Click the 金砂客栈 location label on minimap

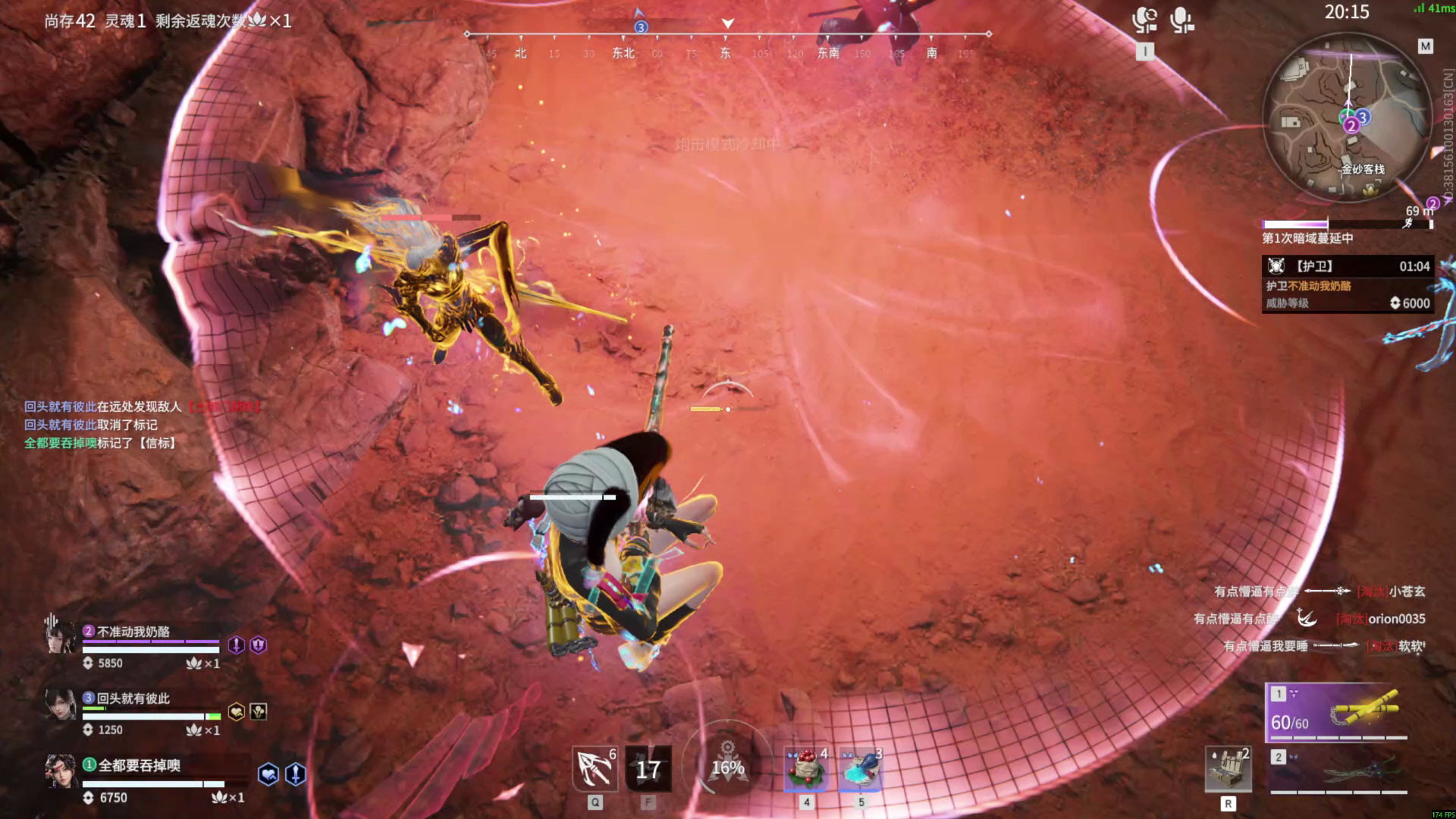click(x=1363, y=169)
